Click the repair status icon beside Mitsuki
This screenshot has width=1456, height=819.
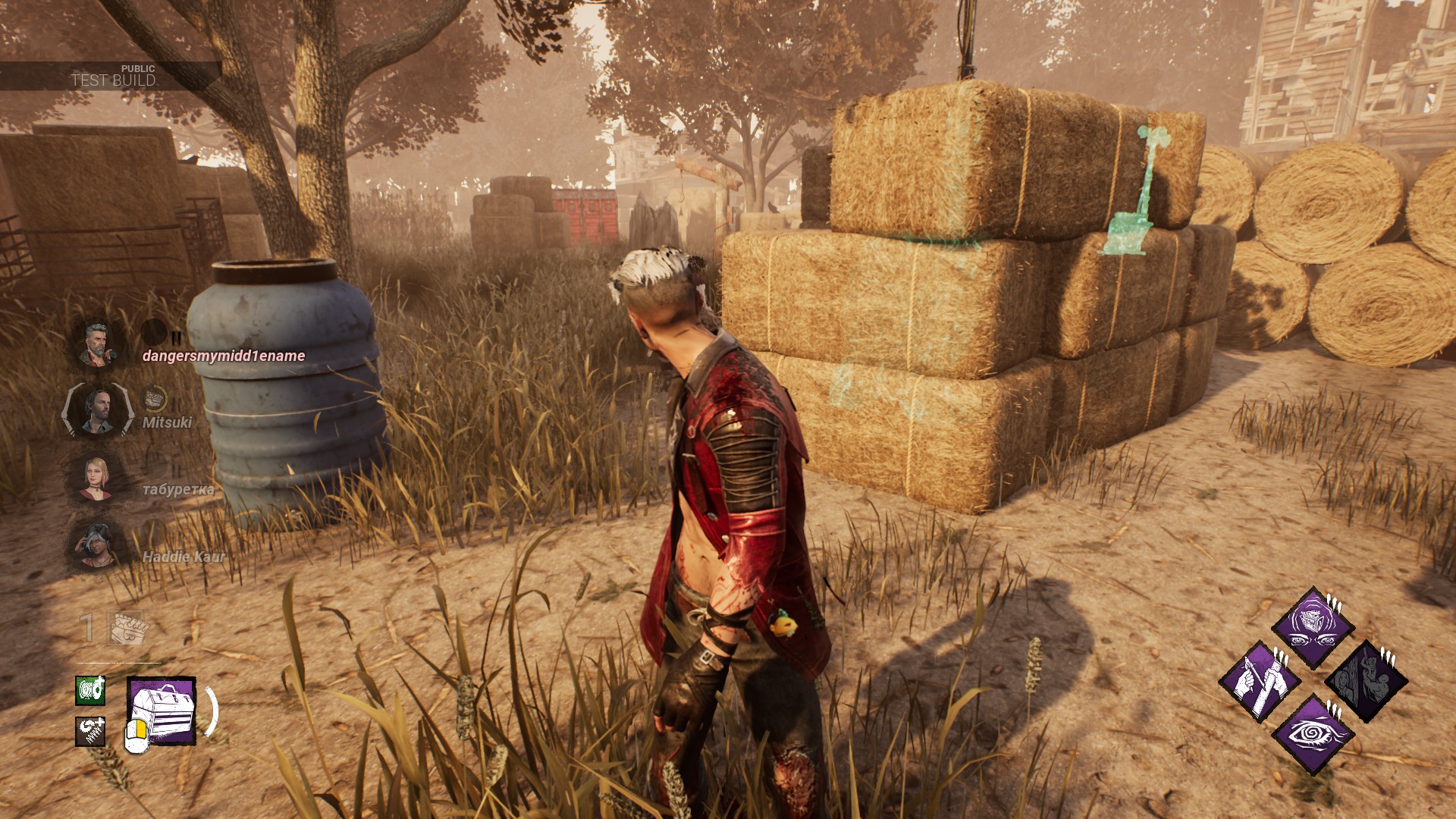[x=155, y=397]
